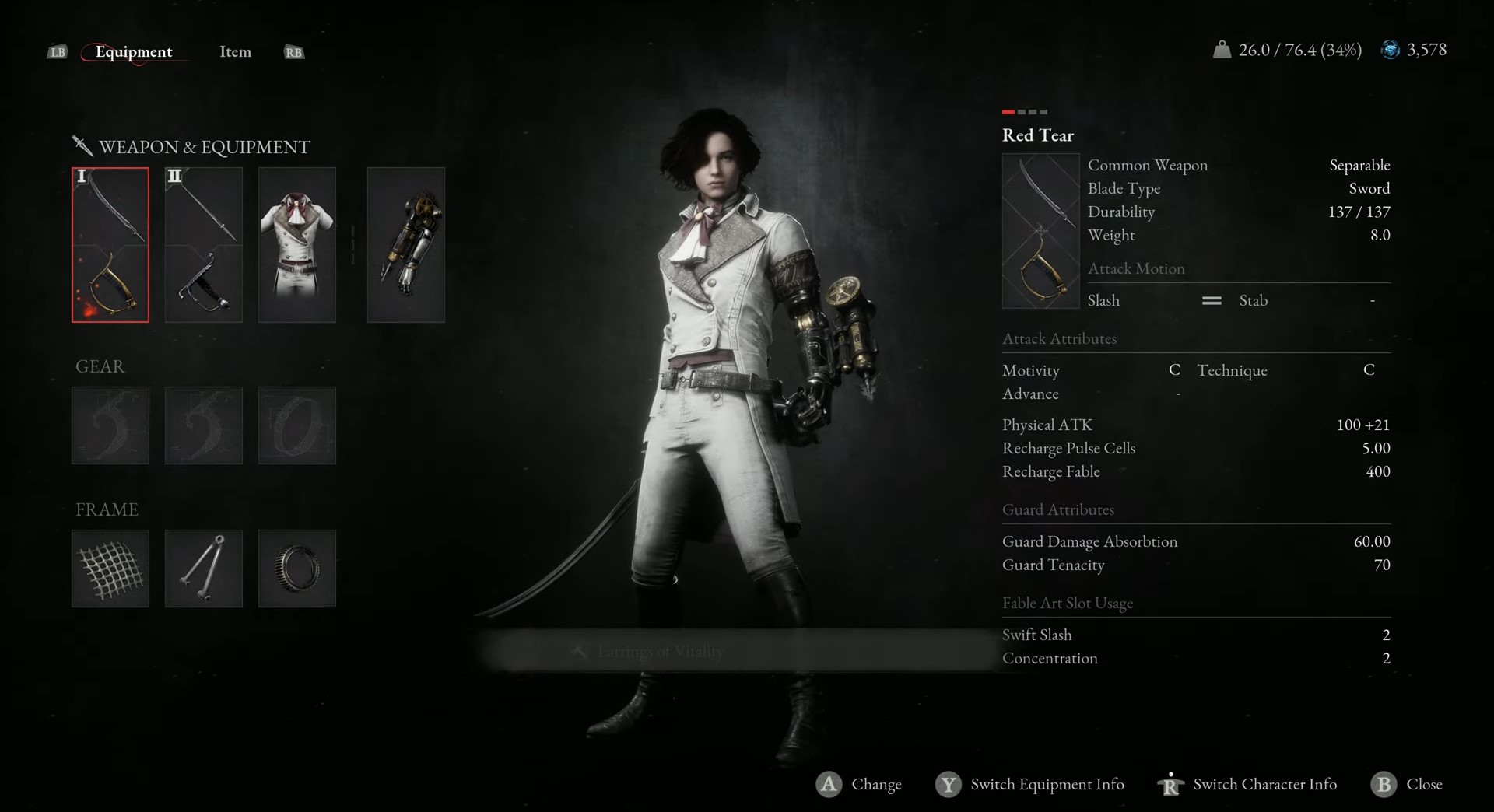Choose the weapon slot II rapier
Screen dimensions: 1494x812
[x=204, y=244]
